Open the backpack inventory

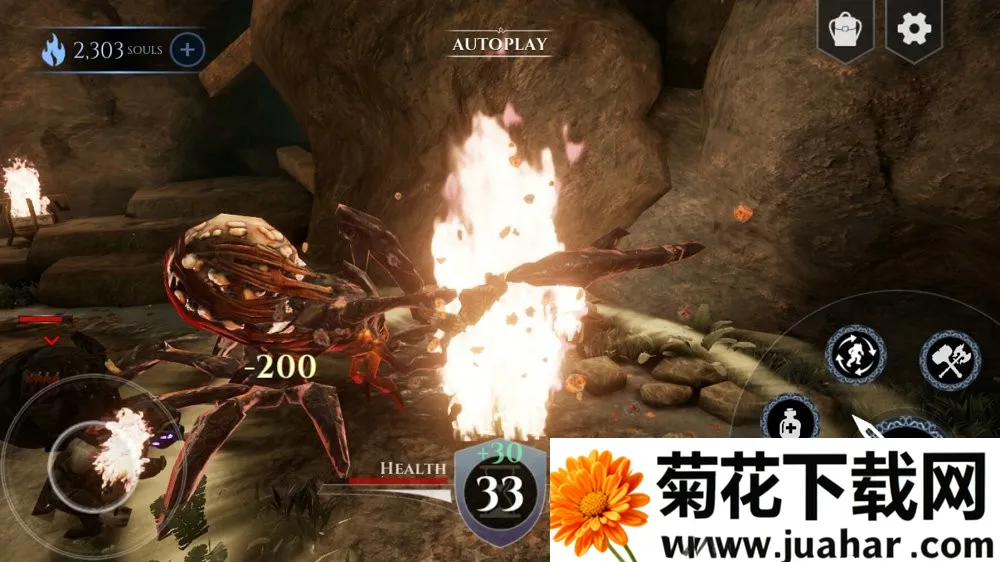coord(844,30)
